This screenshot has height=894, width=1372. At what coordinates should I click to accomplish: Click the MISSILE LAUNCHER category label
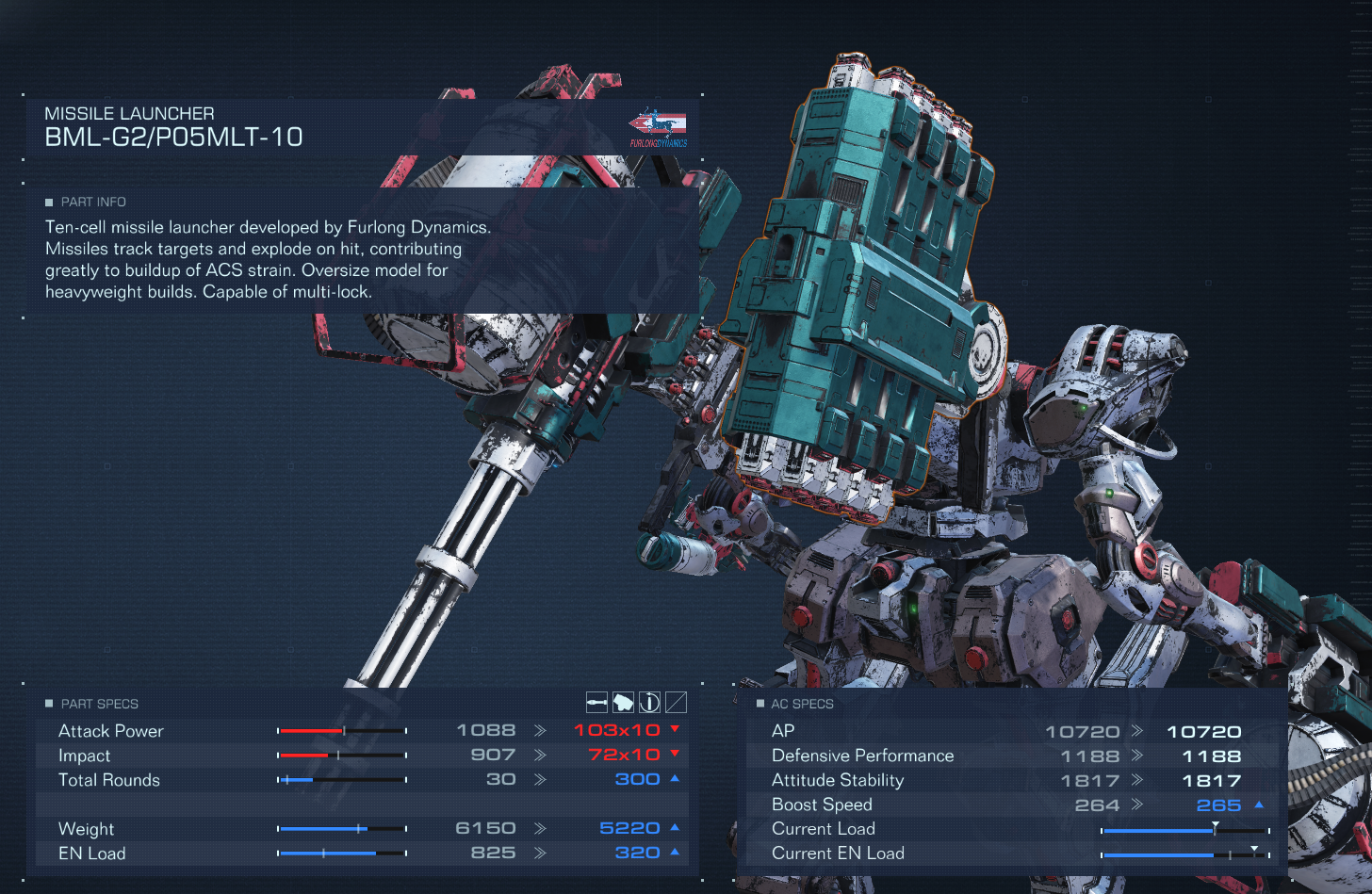129,113
